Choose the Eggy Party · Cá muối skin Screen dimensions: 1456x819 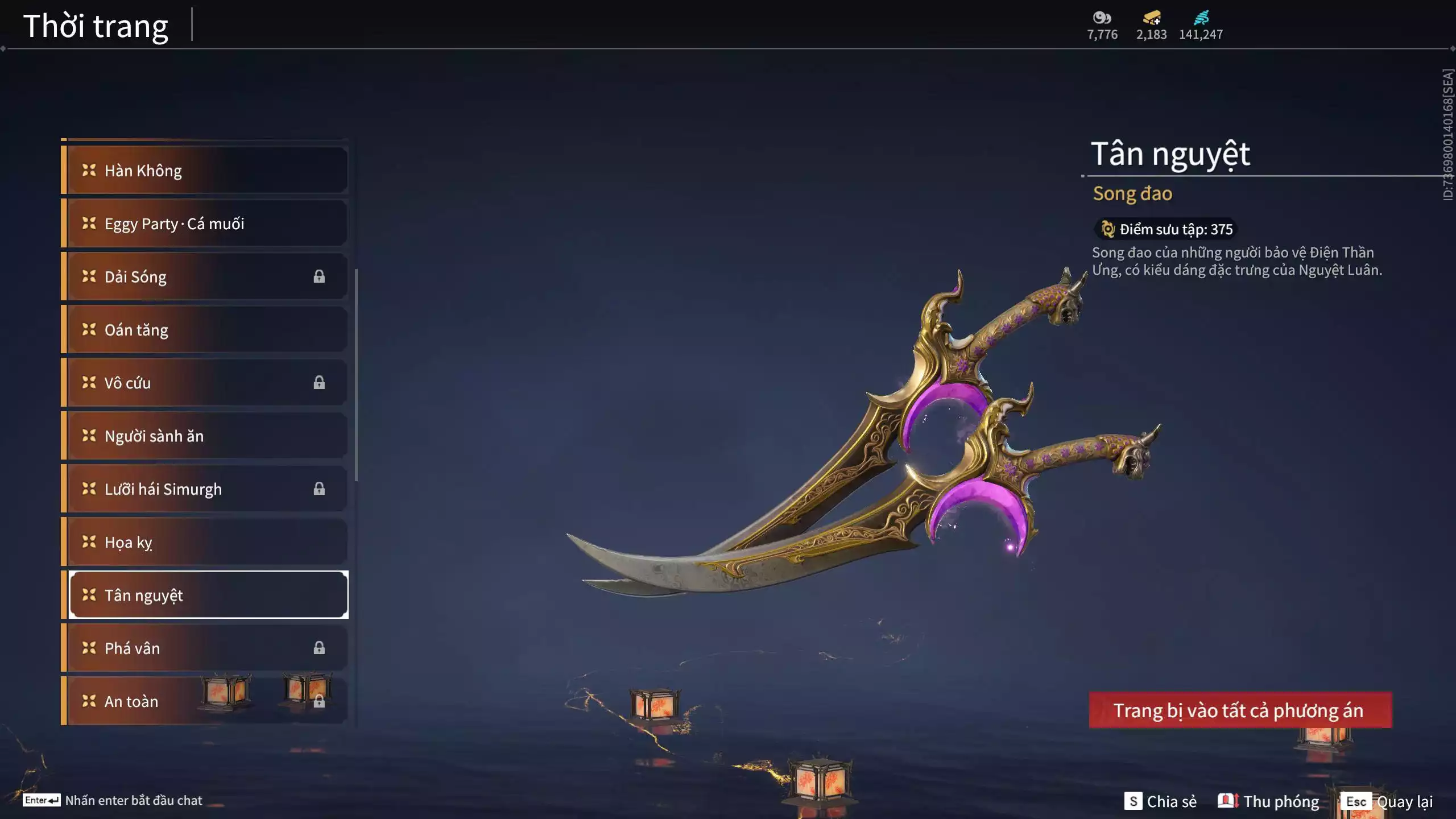coord(205,224)
